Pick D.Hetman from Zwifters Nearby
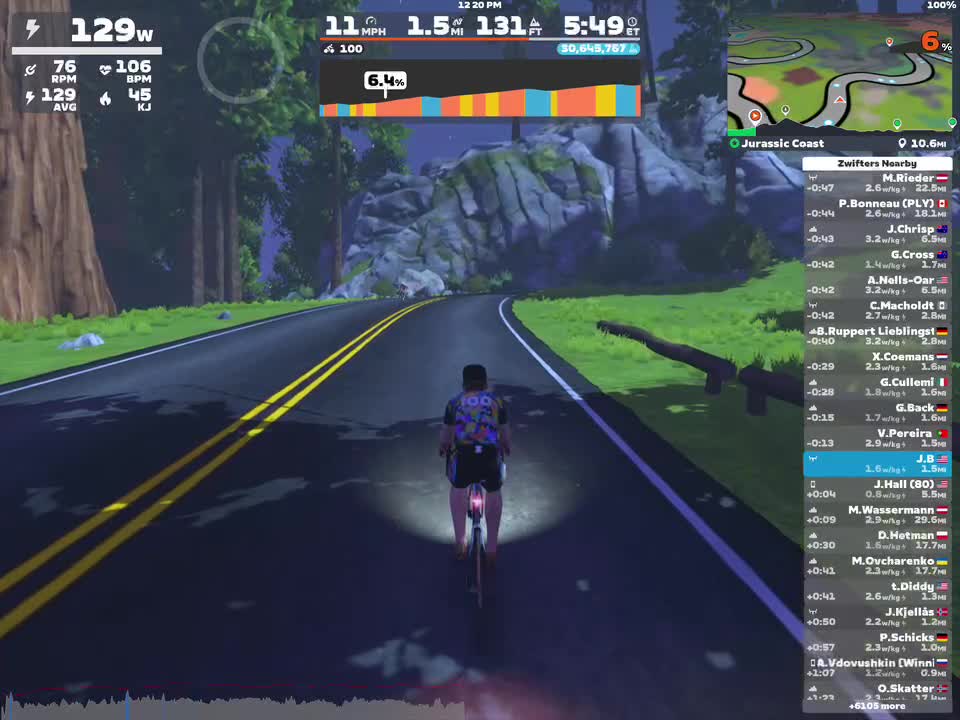 click(877, 540)
